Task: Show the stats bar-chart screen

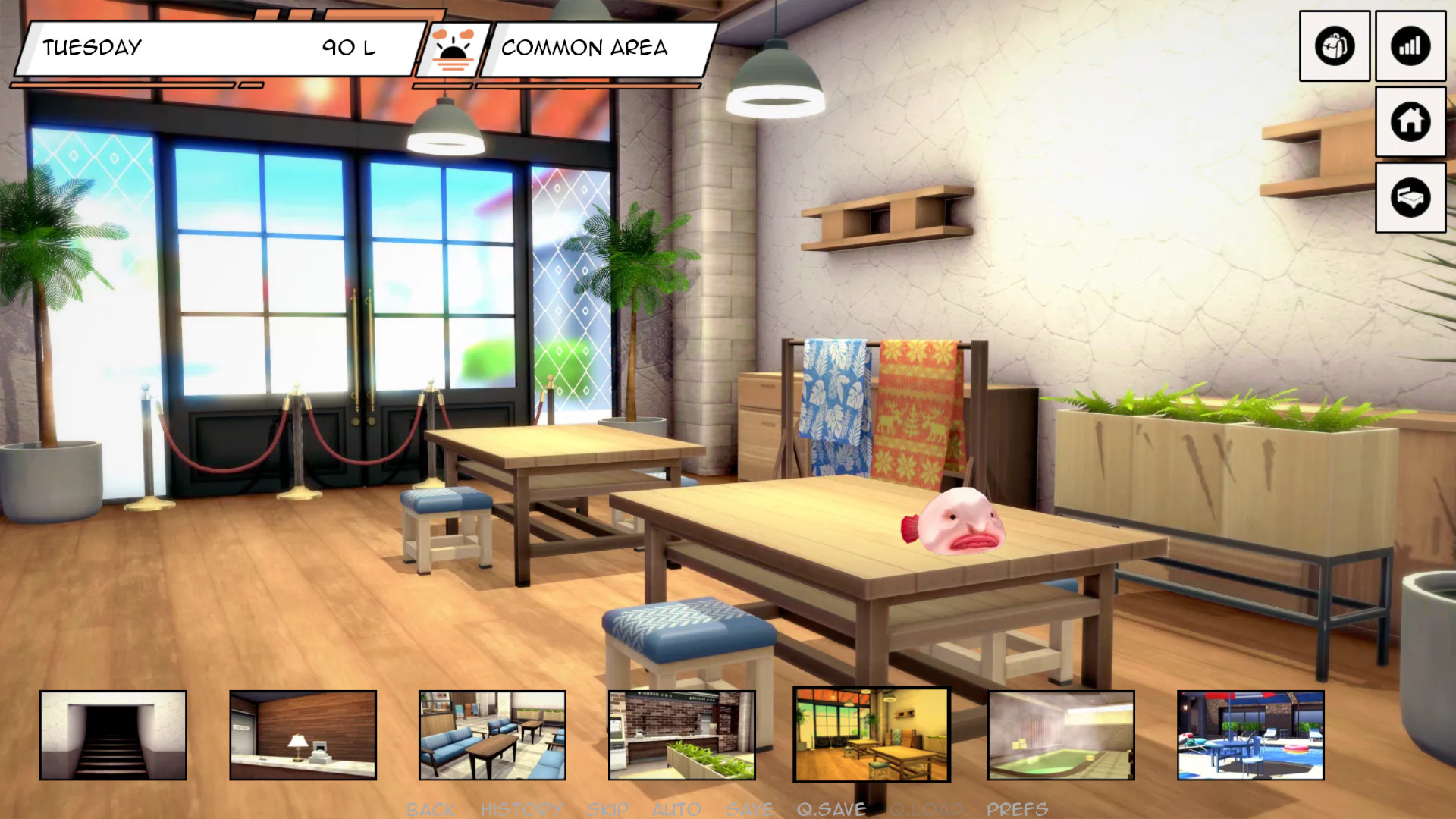Action: [x=1410, y=46]
